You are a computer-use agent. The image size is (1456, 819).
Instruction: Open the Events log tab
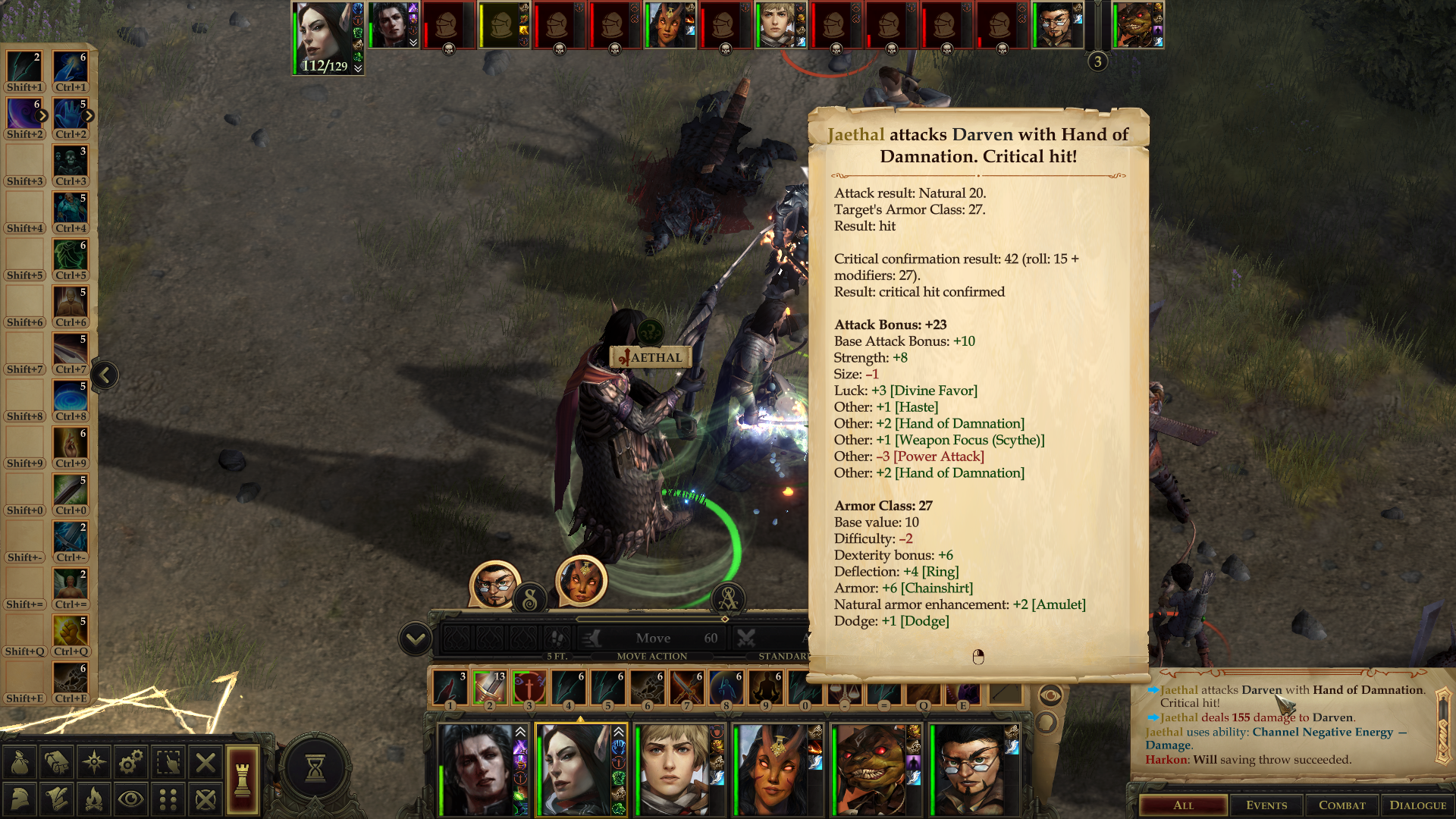pyautogui.click(x=1266, y=805)
